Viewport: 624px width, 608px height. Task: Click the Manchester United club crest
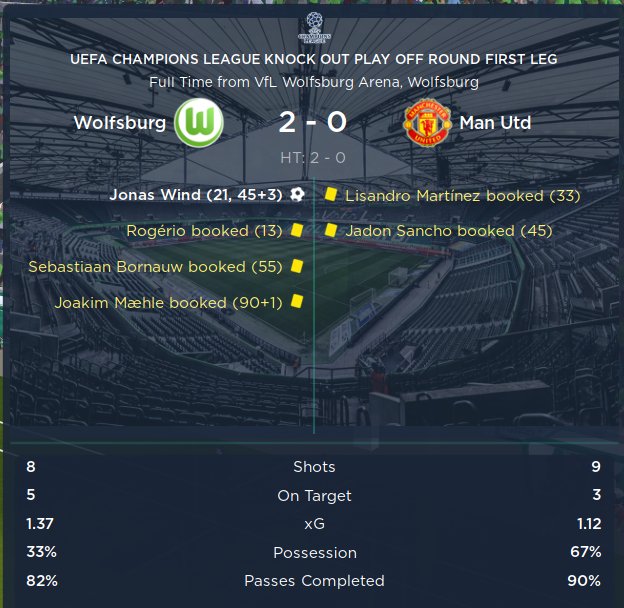tap(427, 124)
